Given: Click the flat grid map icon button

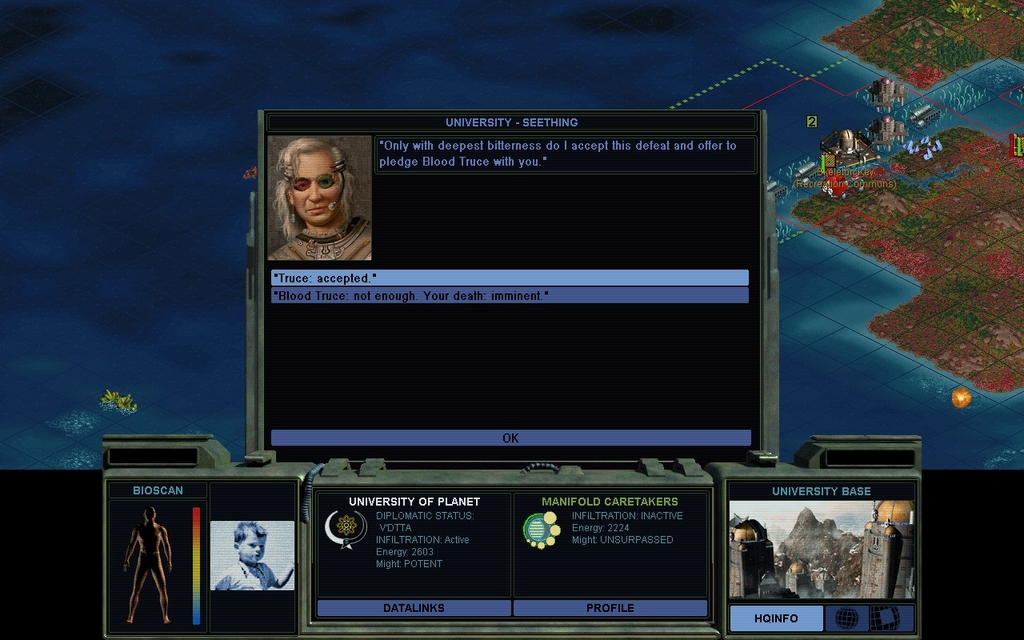Looking at the screenshot, I should click(x=884, y=619).
